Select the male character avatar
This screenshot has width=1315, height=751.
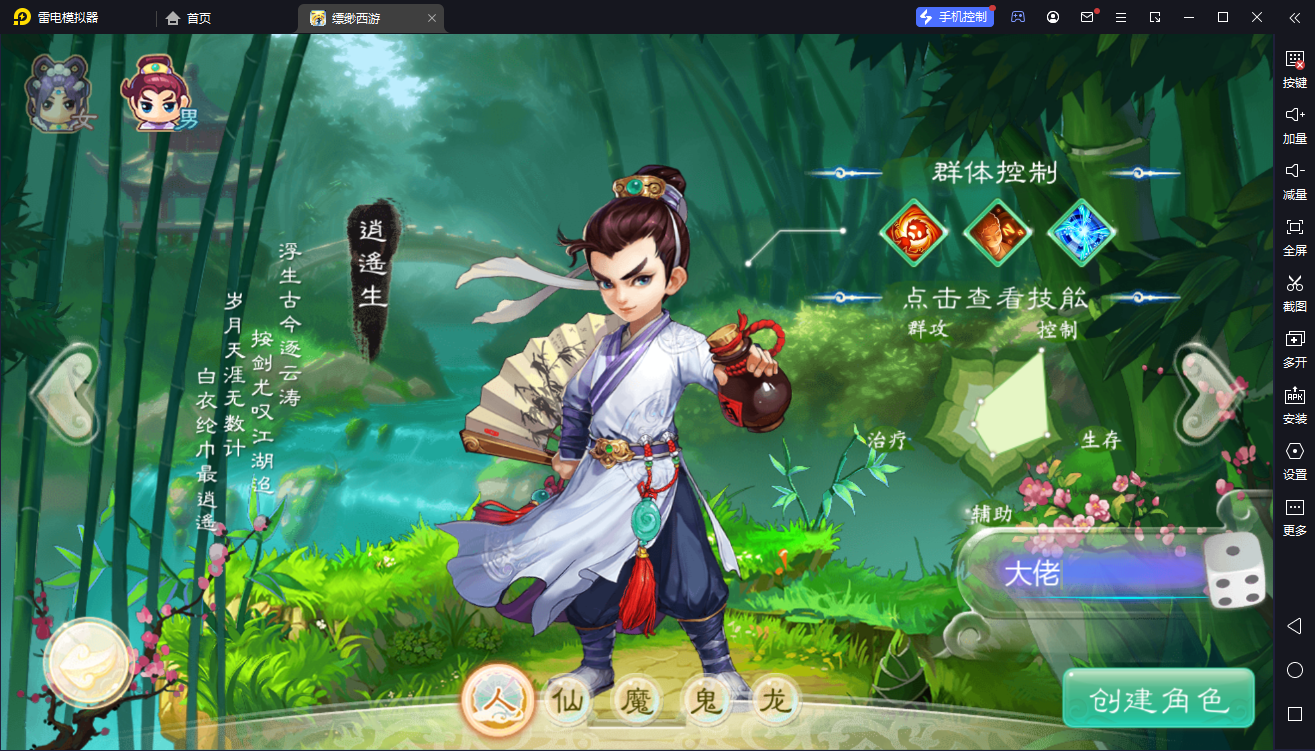(x=155, y=95)
